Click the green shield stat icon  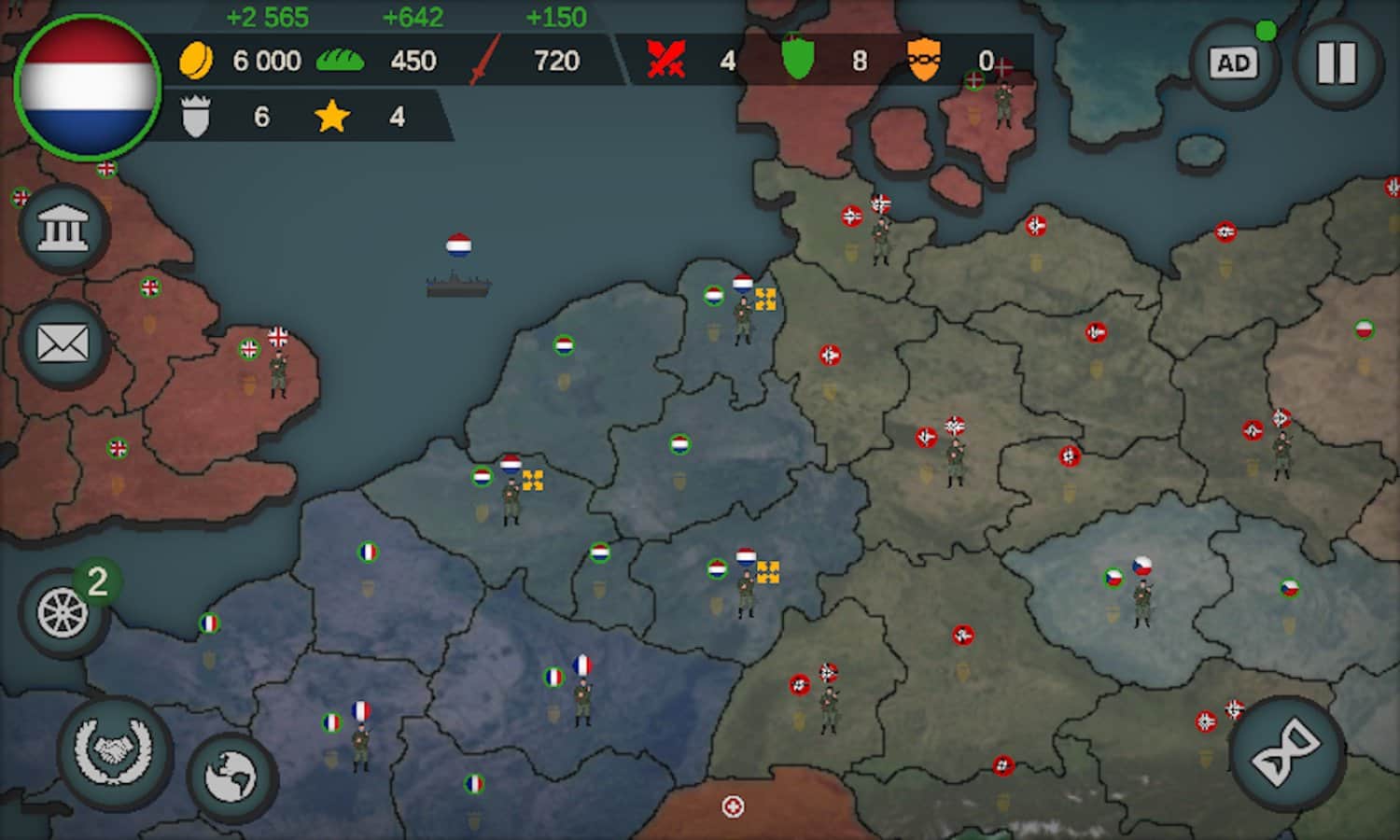click(x=798, y=59)
